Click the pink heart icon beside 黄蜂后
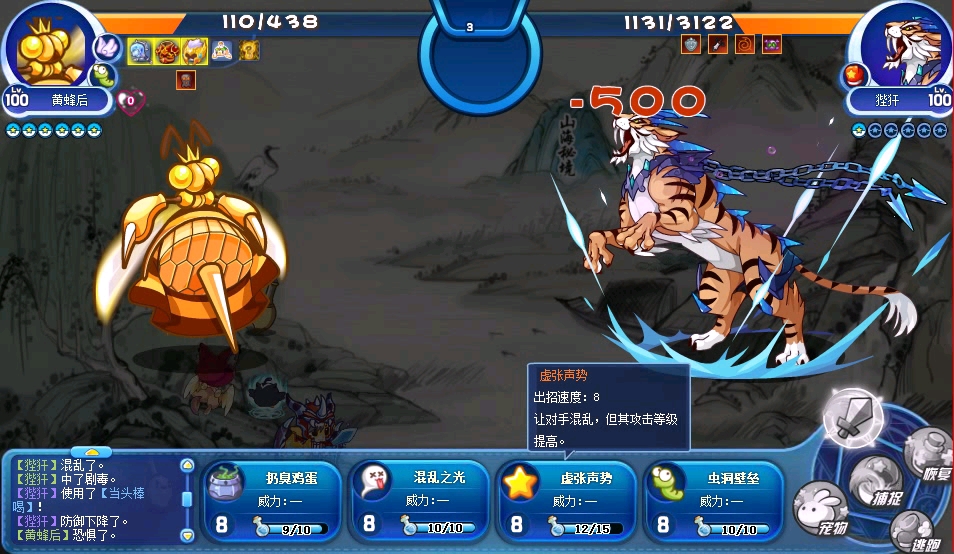 (128, 100)
